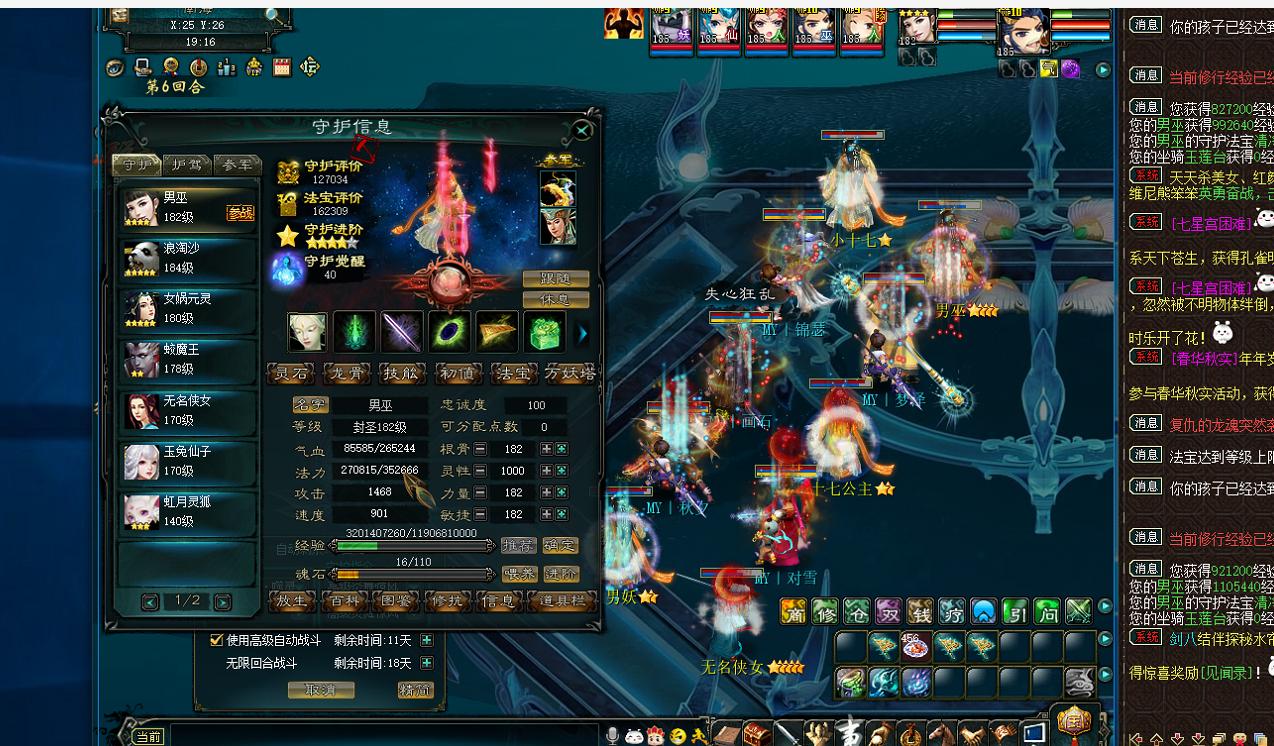Click 取消 in the auto-battle panel

point(320,690)
